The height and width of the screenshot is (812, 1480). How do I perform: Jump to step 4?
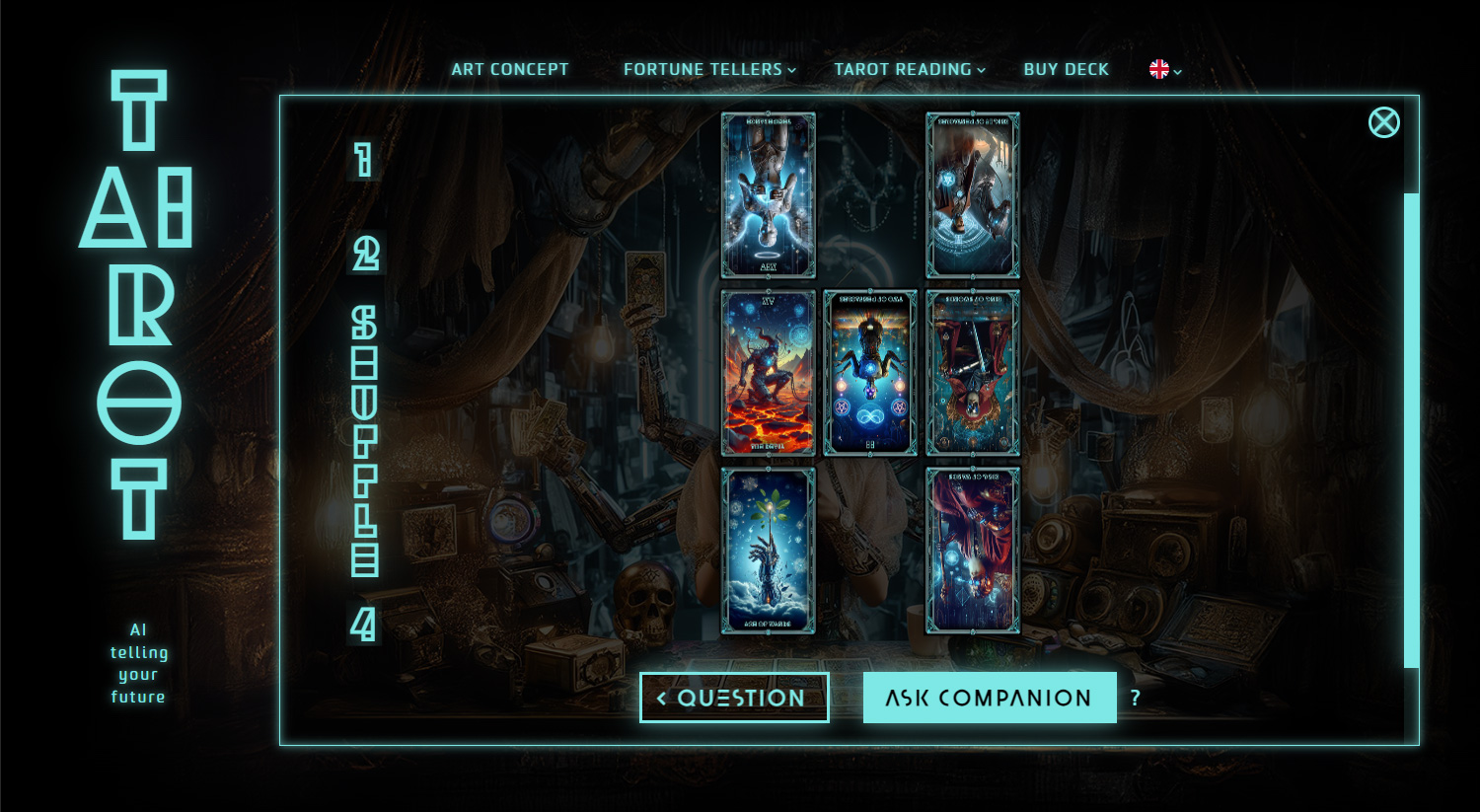coord(364,625)
